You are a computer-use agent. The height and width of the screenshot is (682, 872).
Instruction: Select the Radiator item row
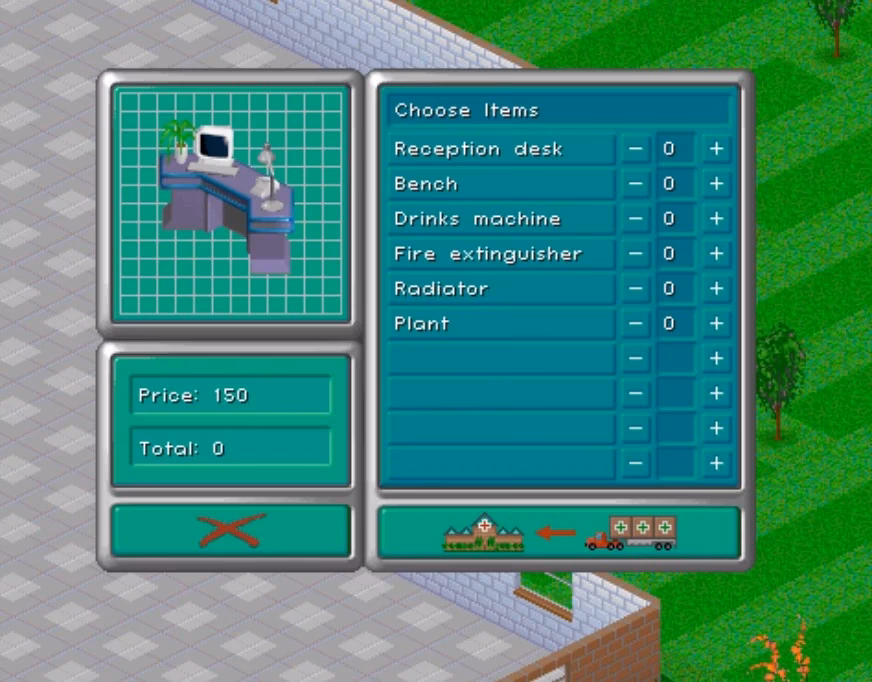500,289
